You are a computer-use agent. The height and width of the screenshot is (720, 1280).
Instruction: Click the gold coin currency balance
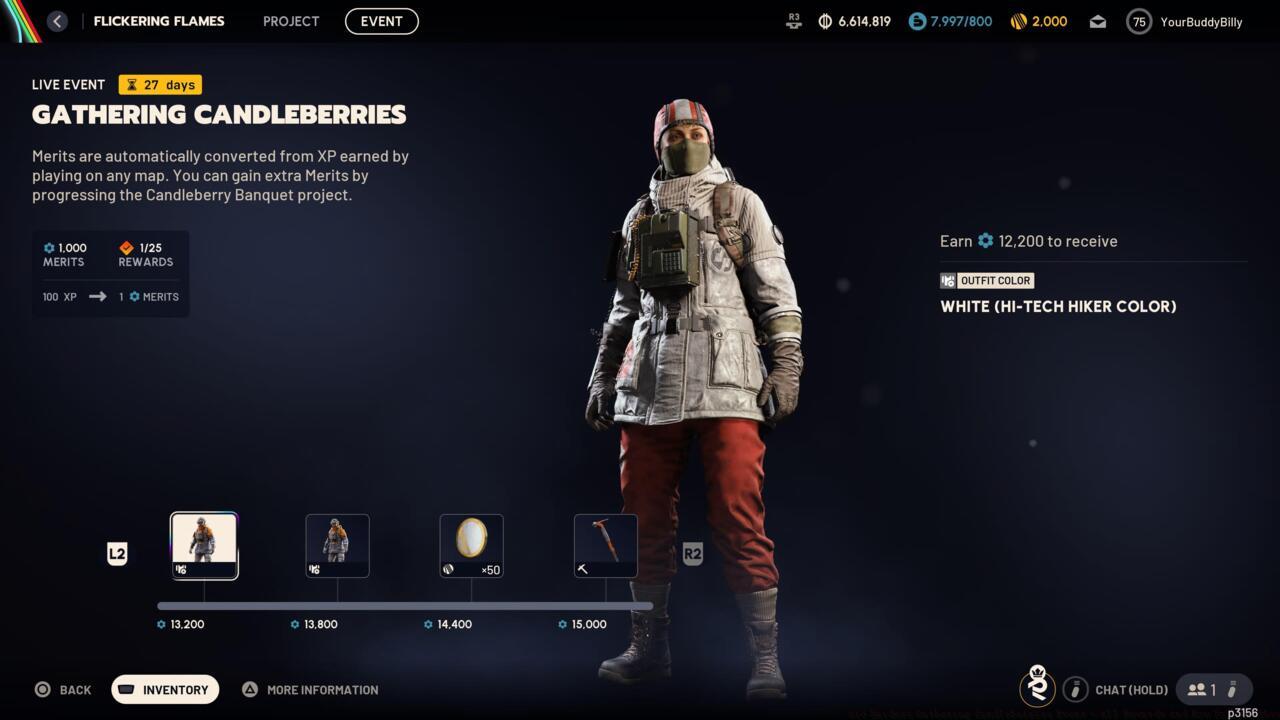pyautogui.click(x=1038, y=21)
